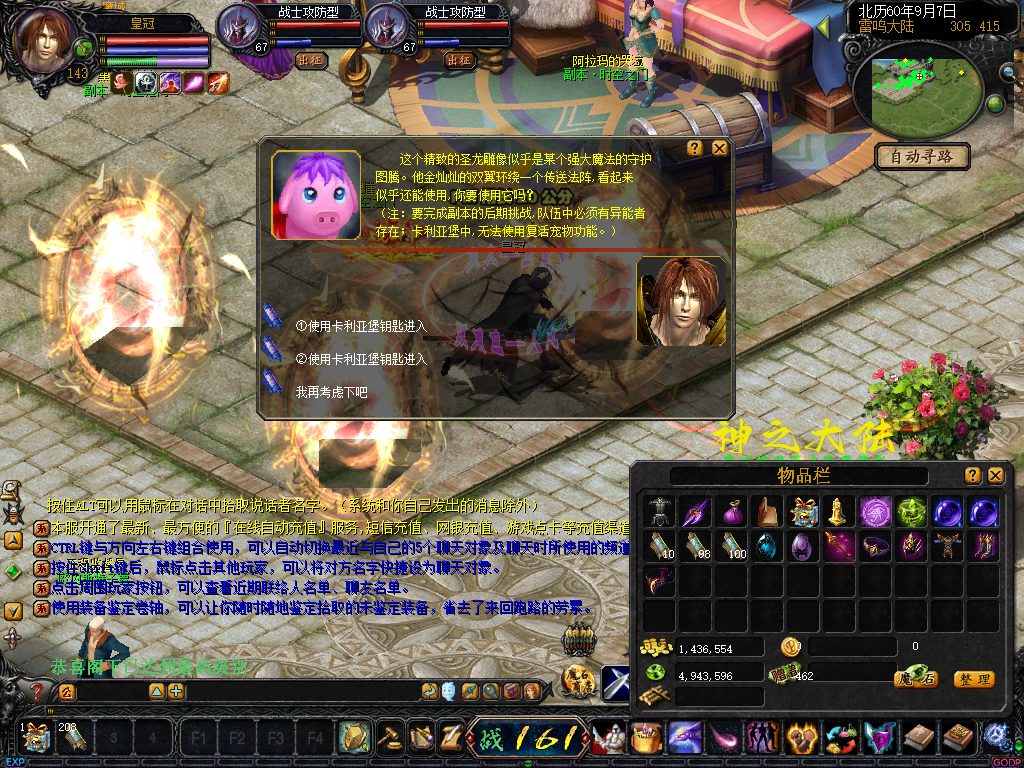The image size is (1024, 768).
Task: Open the gear settings icon
Action: tap(995, 738)
